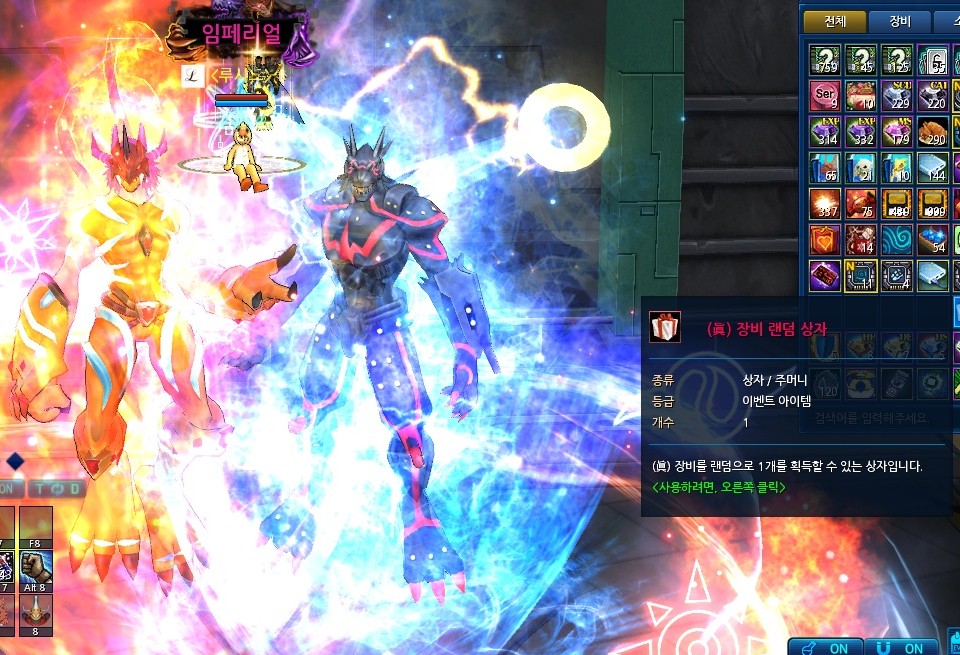Click the pink Ser coin item

coord(825,95)
